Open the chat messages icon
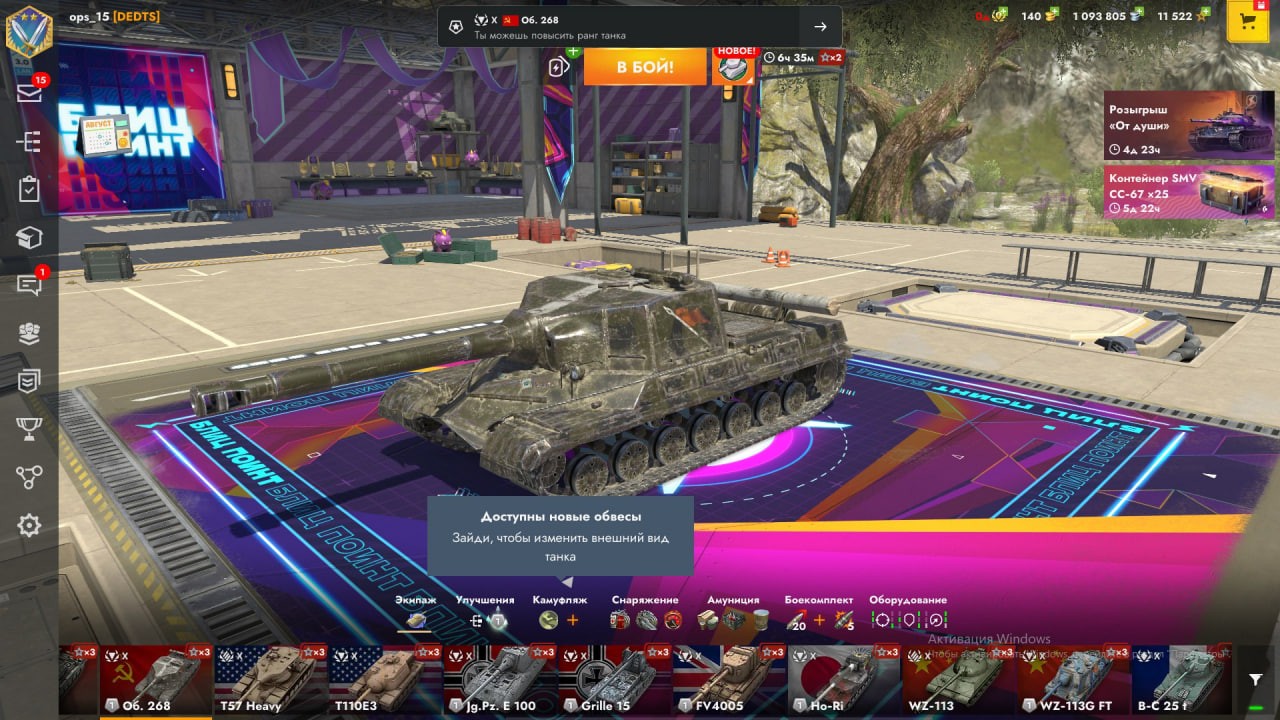This screenshot has height=720, width=1280. click(x=29, y=285)
